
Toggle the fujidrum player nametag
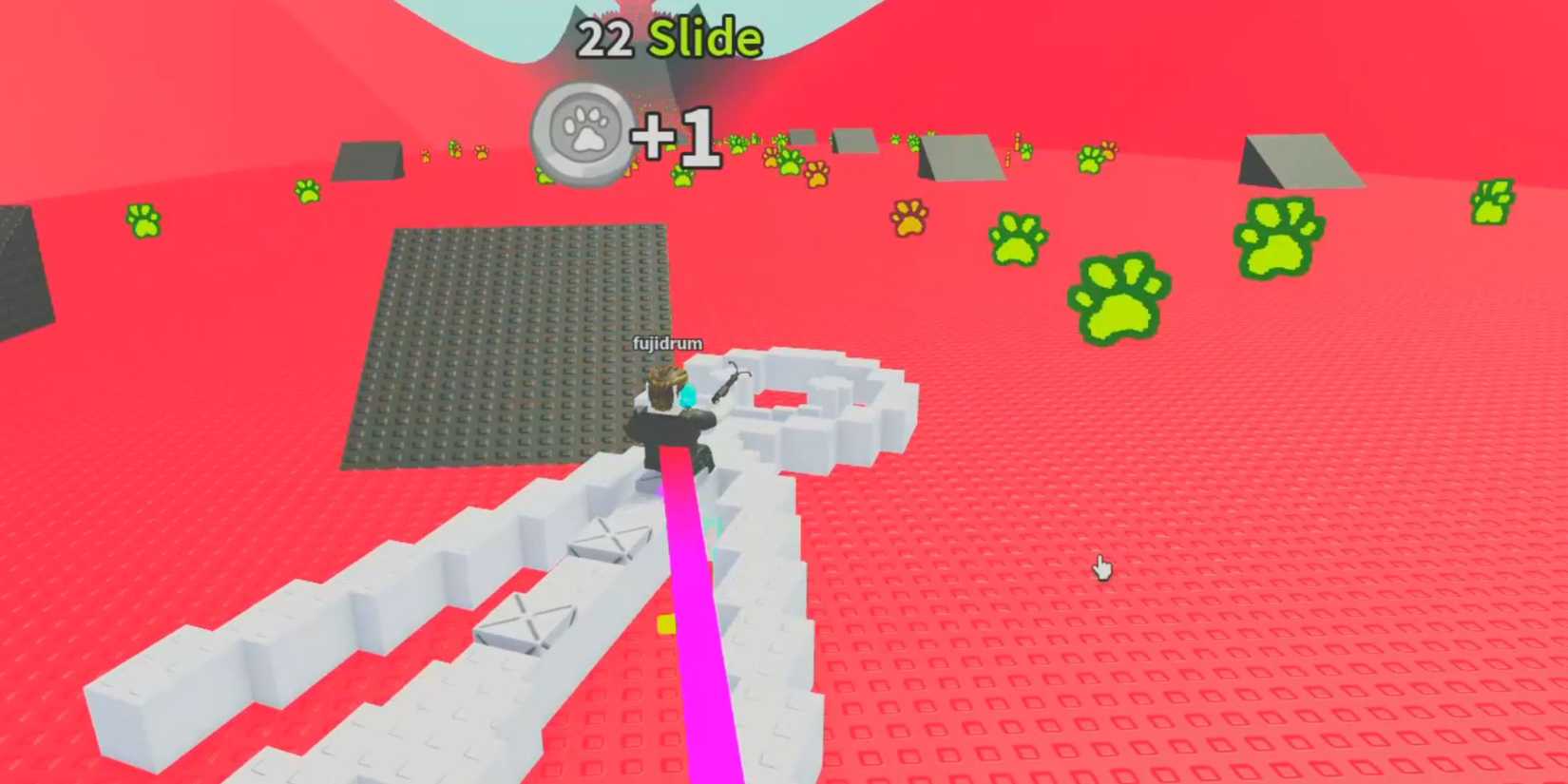667,342
